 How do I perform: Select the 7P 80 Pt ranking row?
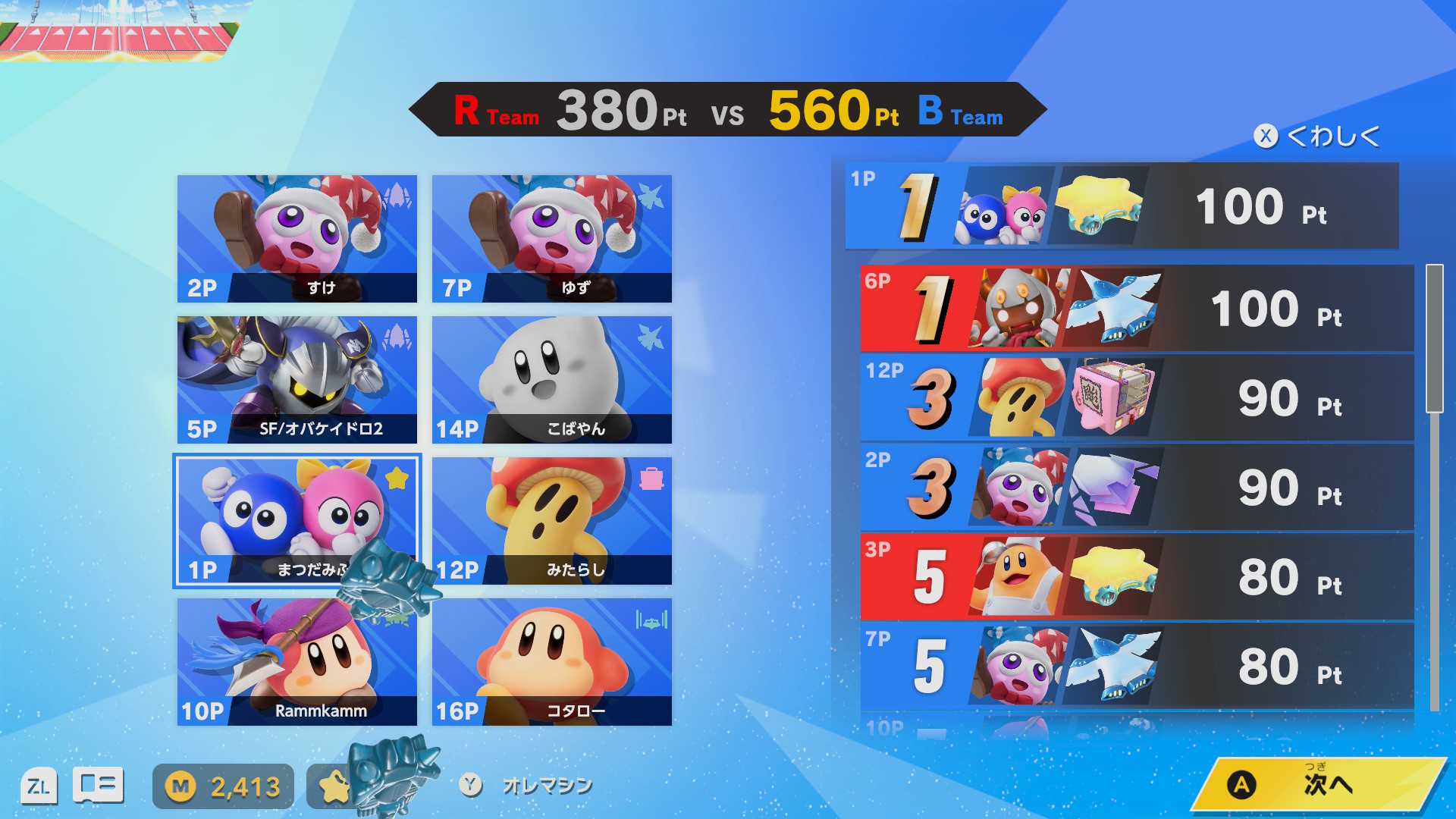point(1137,667)
